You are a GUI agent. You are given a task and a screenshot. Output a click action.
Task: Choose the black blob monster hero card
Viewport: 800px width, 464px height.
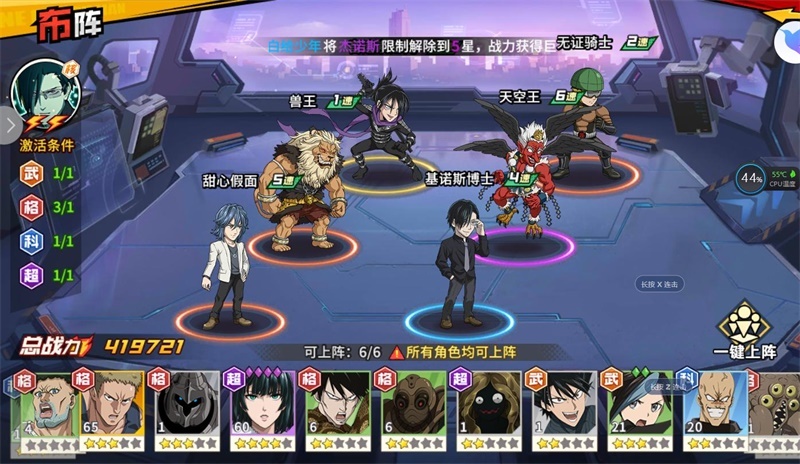486,409
